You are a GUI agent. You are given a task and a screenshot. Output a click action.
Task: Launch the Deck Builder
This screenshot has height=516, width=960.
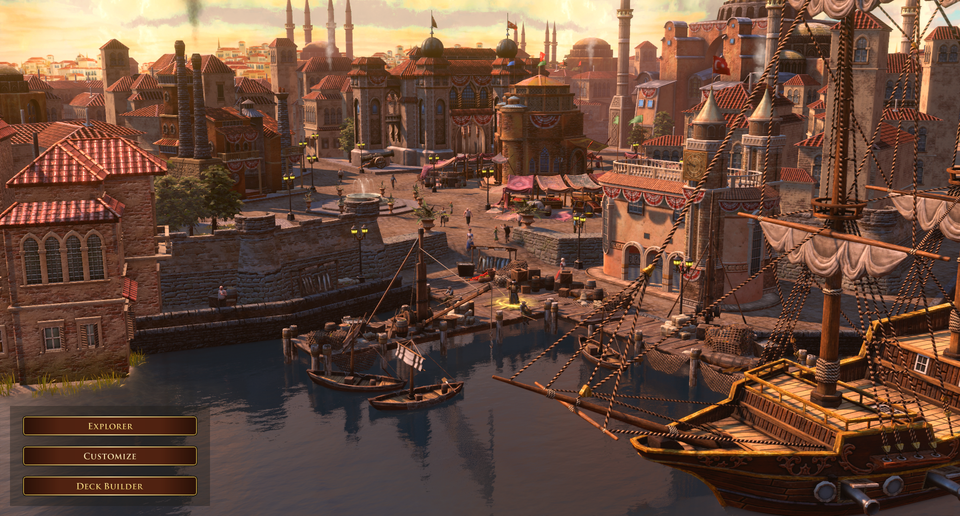coord(110,486)
